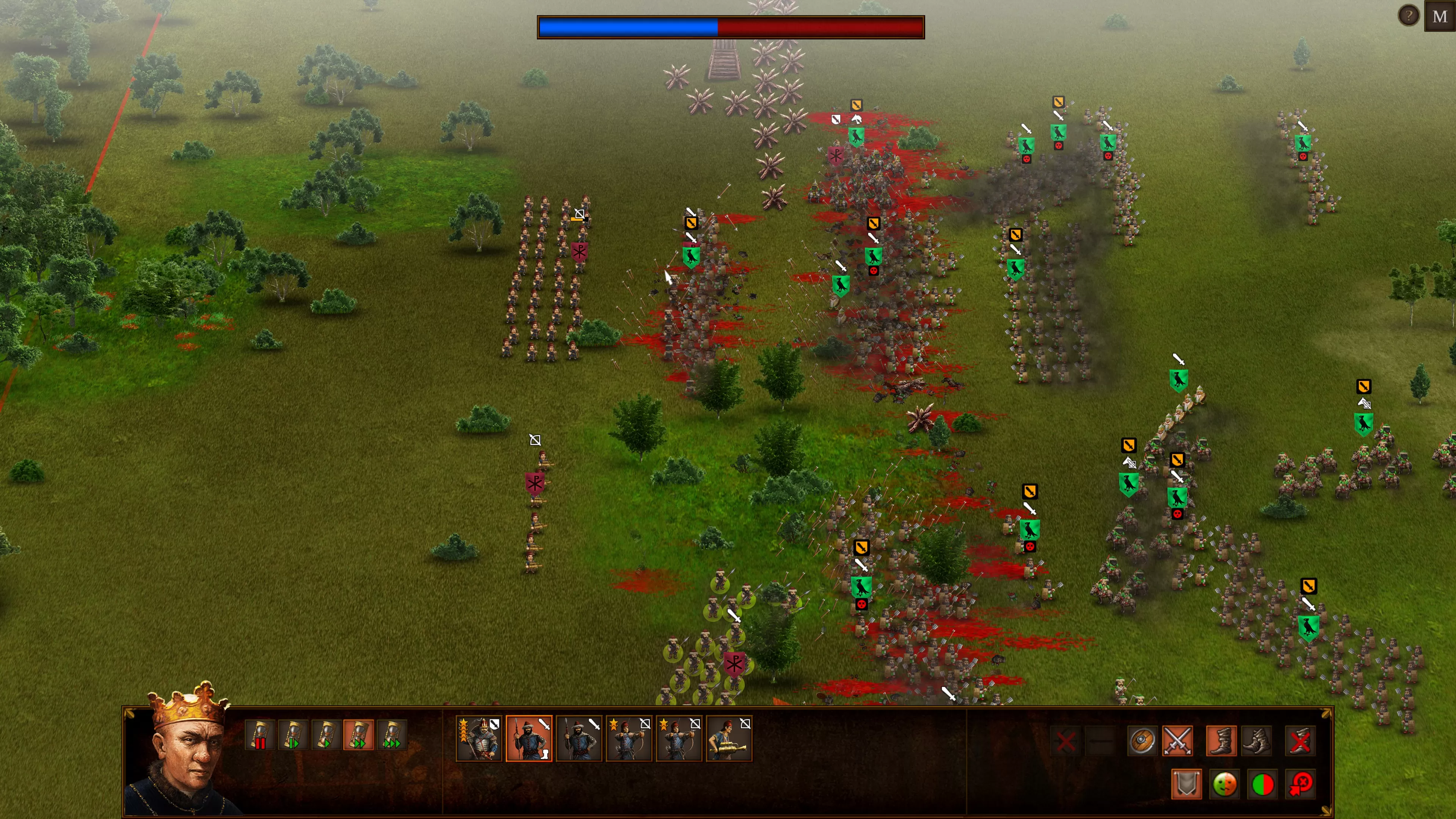Activate the round shield defensive stance

click(x=1142, y=741)
